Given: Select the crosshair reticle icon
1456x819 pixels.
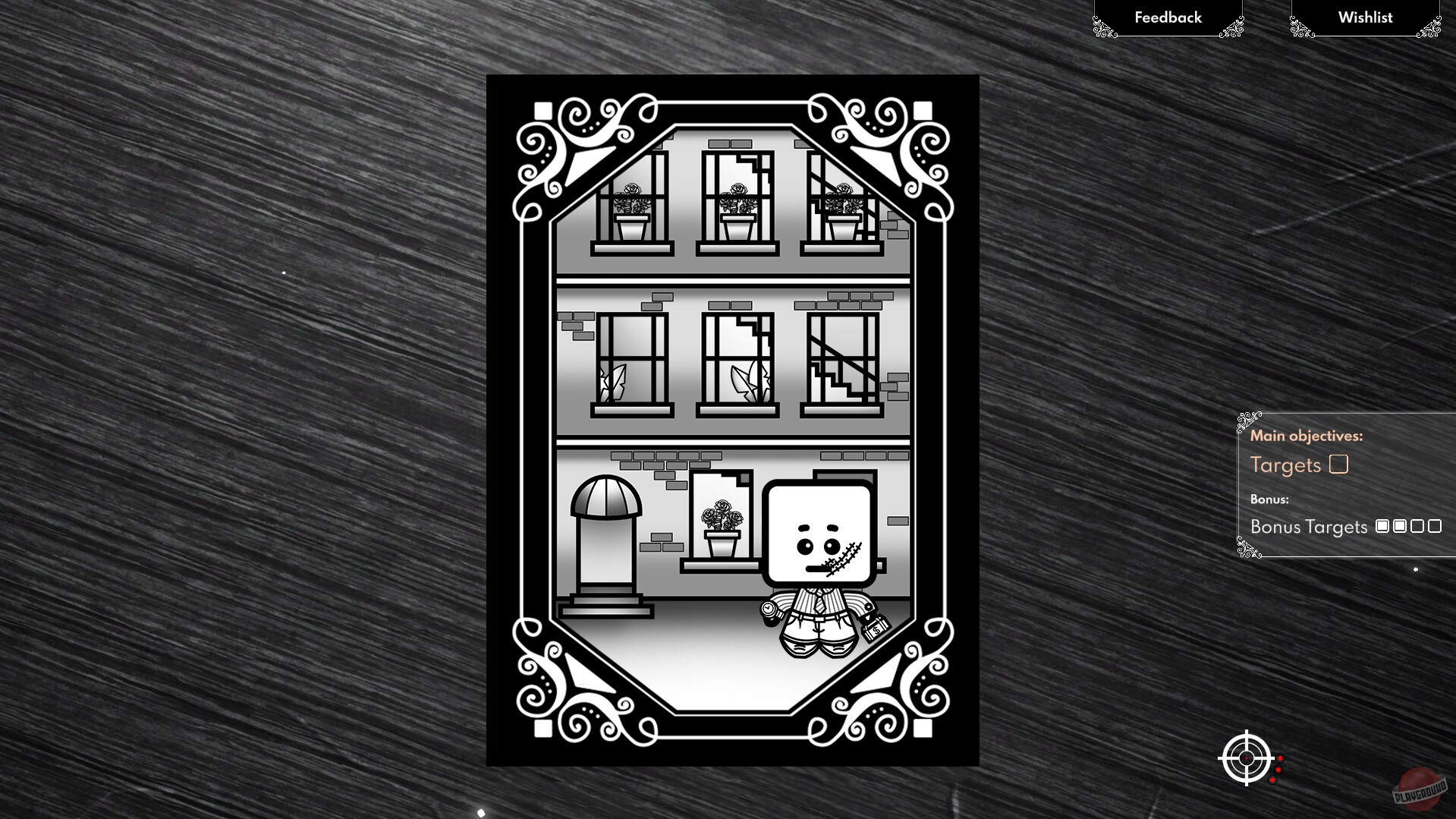Looking at the screenshot, I should click(x=1247, y=758).
